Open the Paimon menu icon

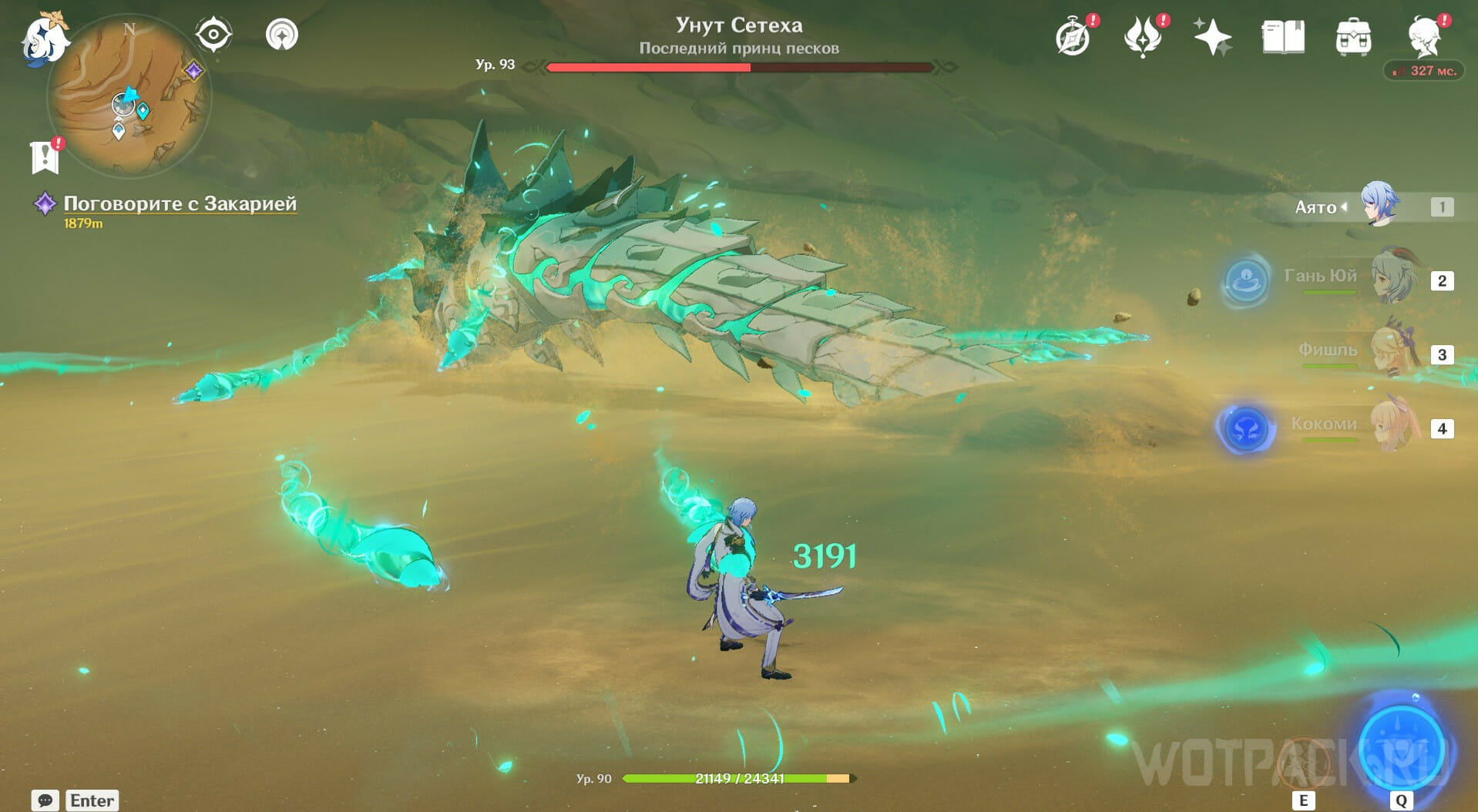click(43, 39)
